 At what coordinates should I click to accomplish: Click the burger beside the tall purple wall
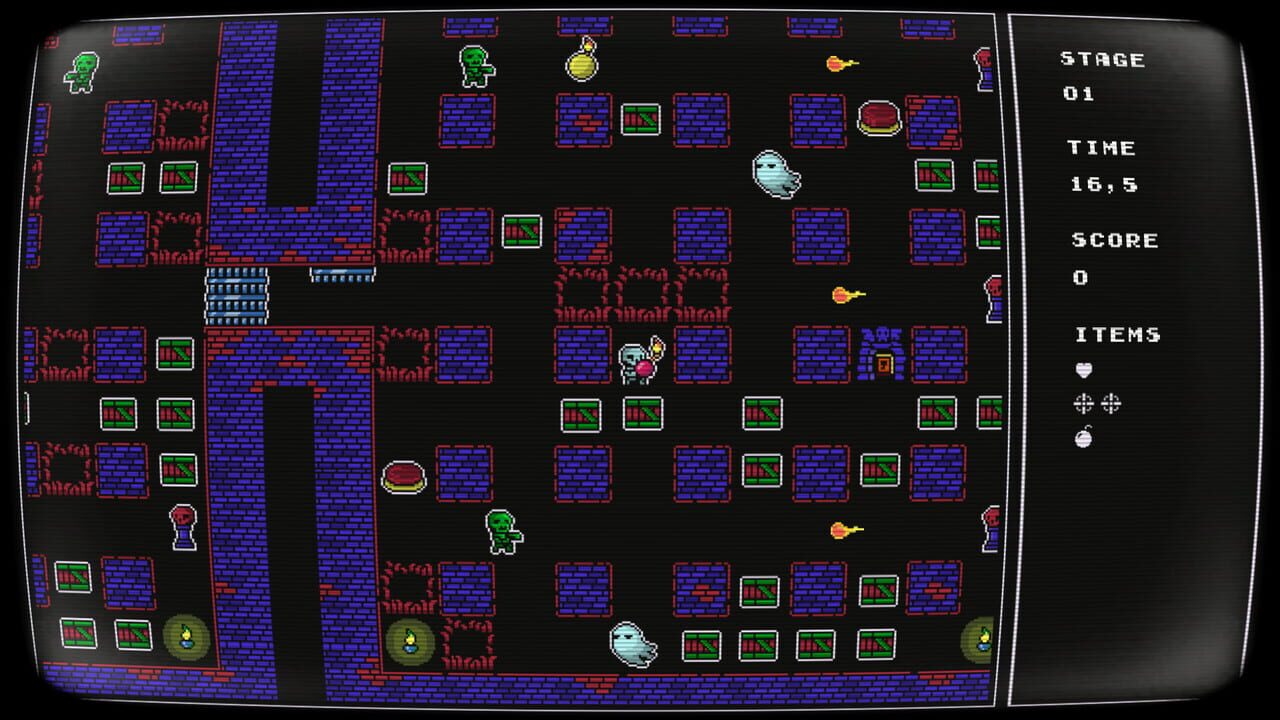click(x=403, y=477)
